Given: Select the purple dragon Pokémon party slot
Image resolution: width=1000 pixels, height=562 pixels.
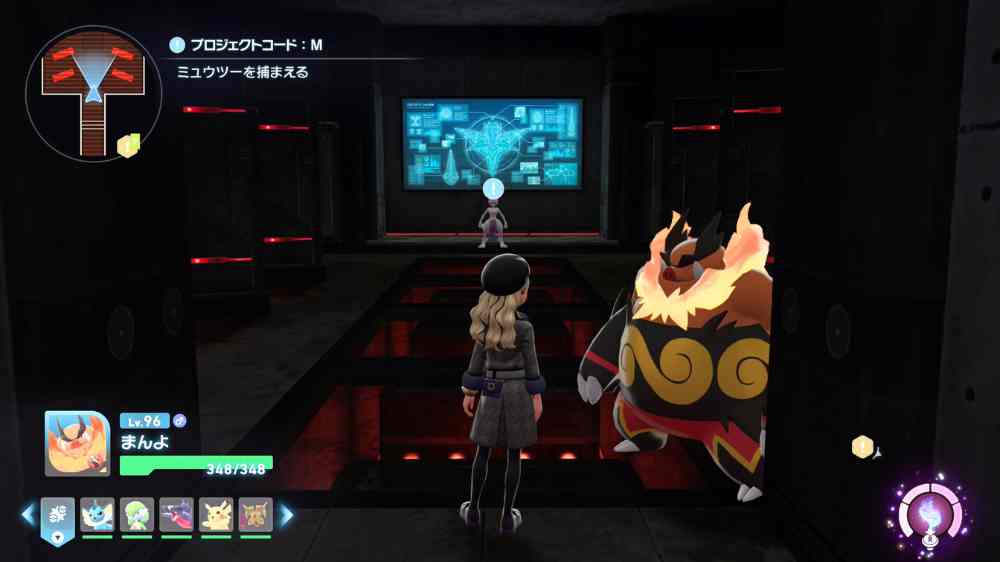Looking at the screenshot, I should [176, 514].
